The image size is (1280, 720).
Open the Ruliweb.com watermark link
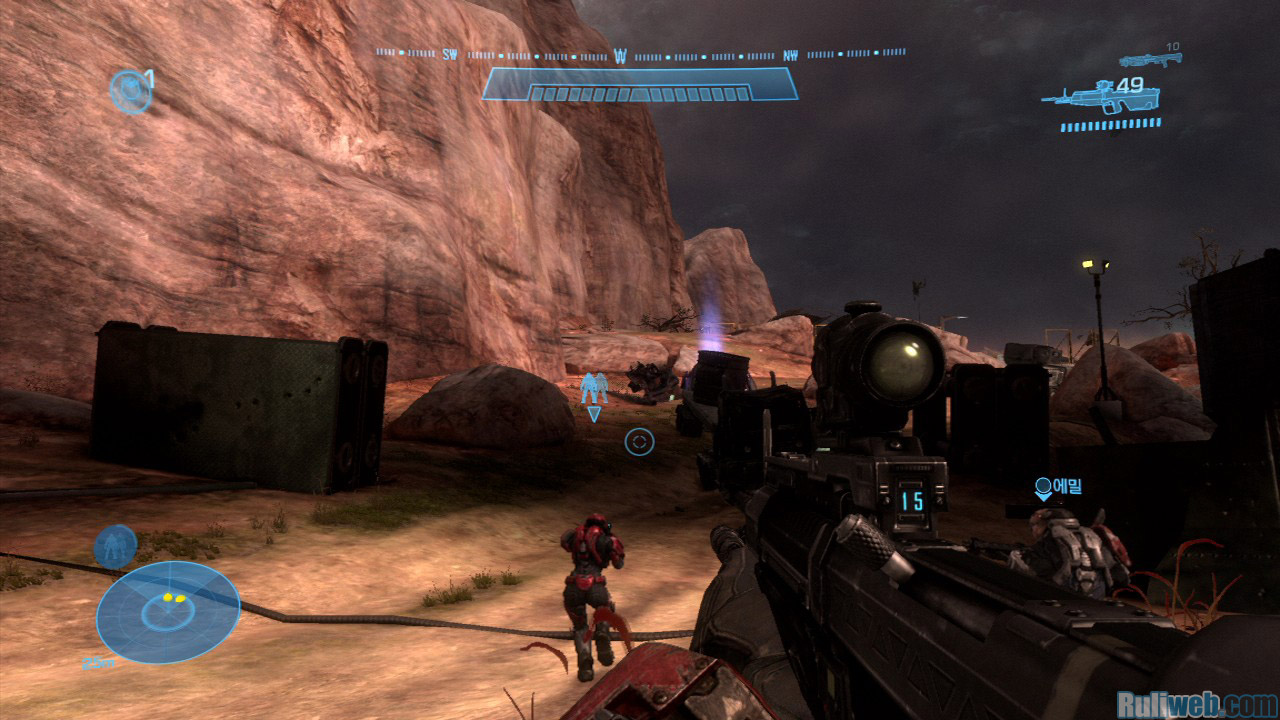(1197, 704)
